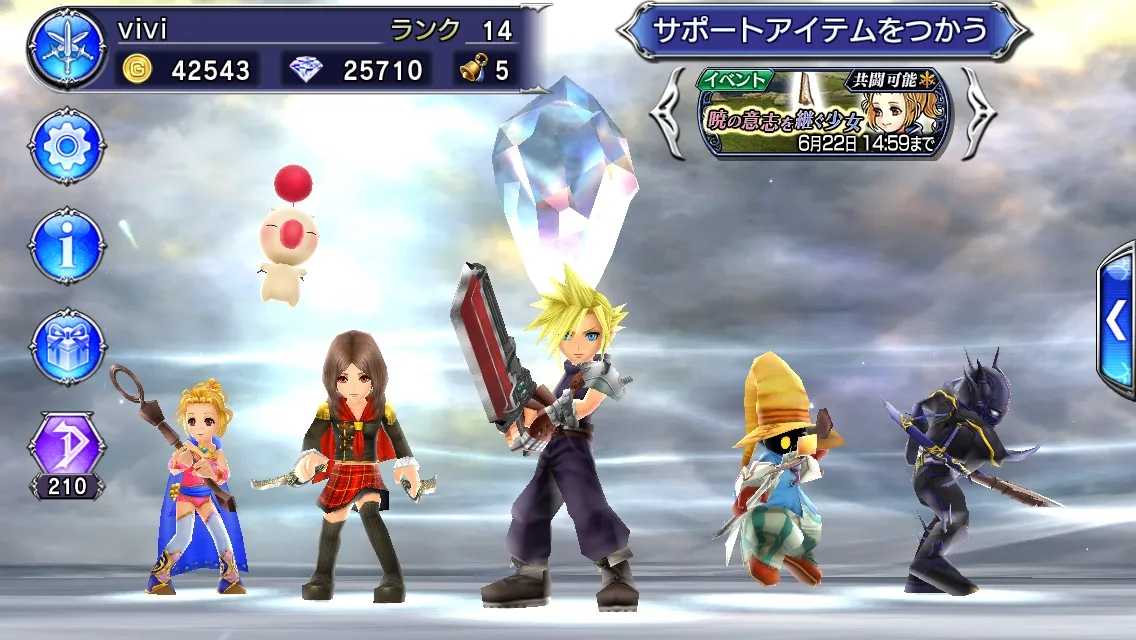Show the previous event banner
Screen dimensions: 1136x640
coord(667,114)
